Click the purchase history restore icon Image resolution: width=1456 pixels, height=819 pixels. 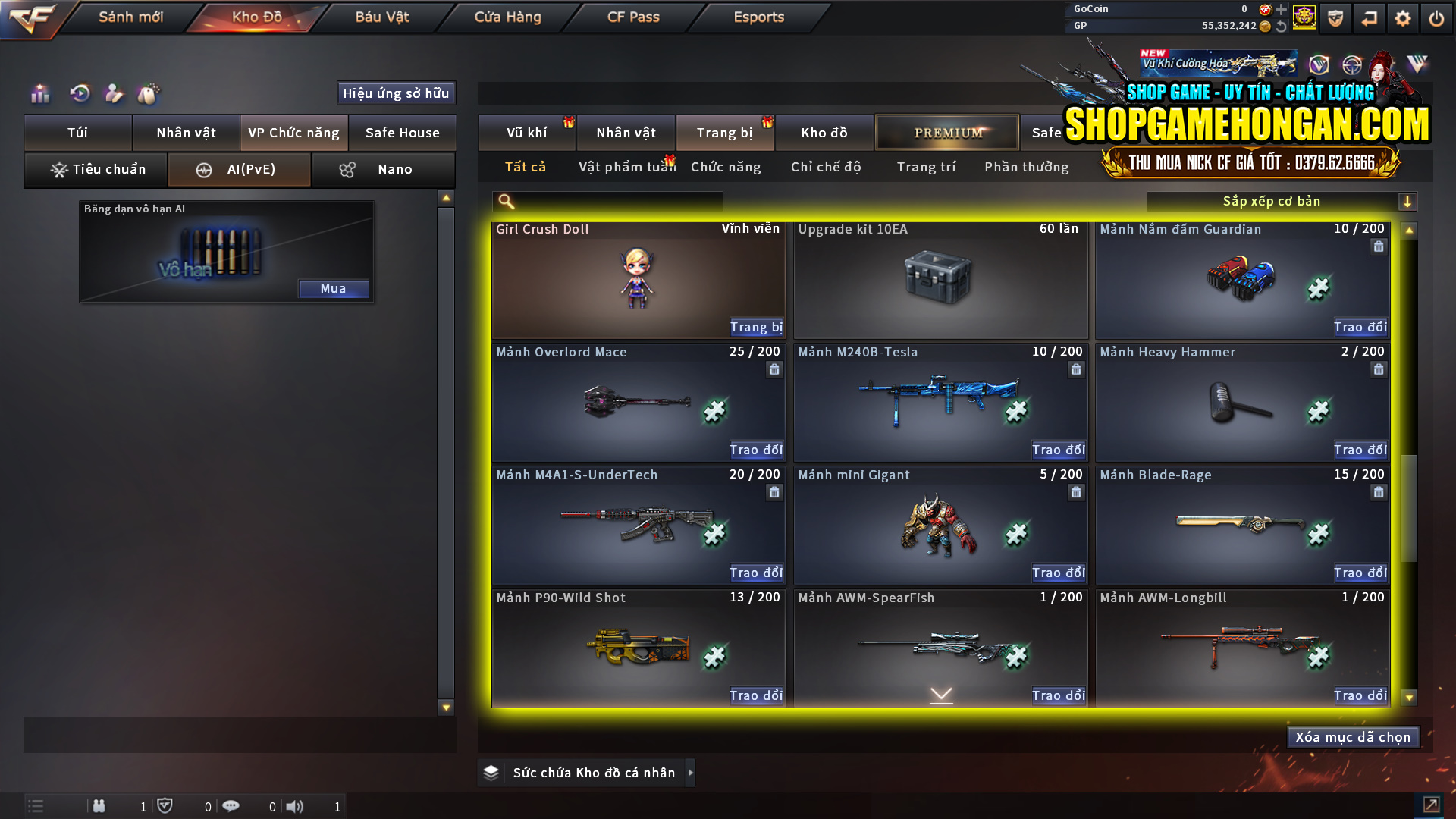tap(80, 94)
